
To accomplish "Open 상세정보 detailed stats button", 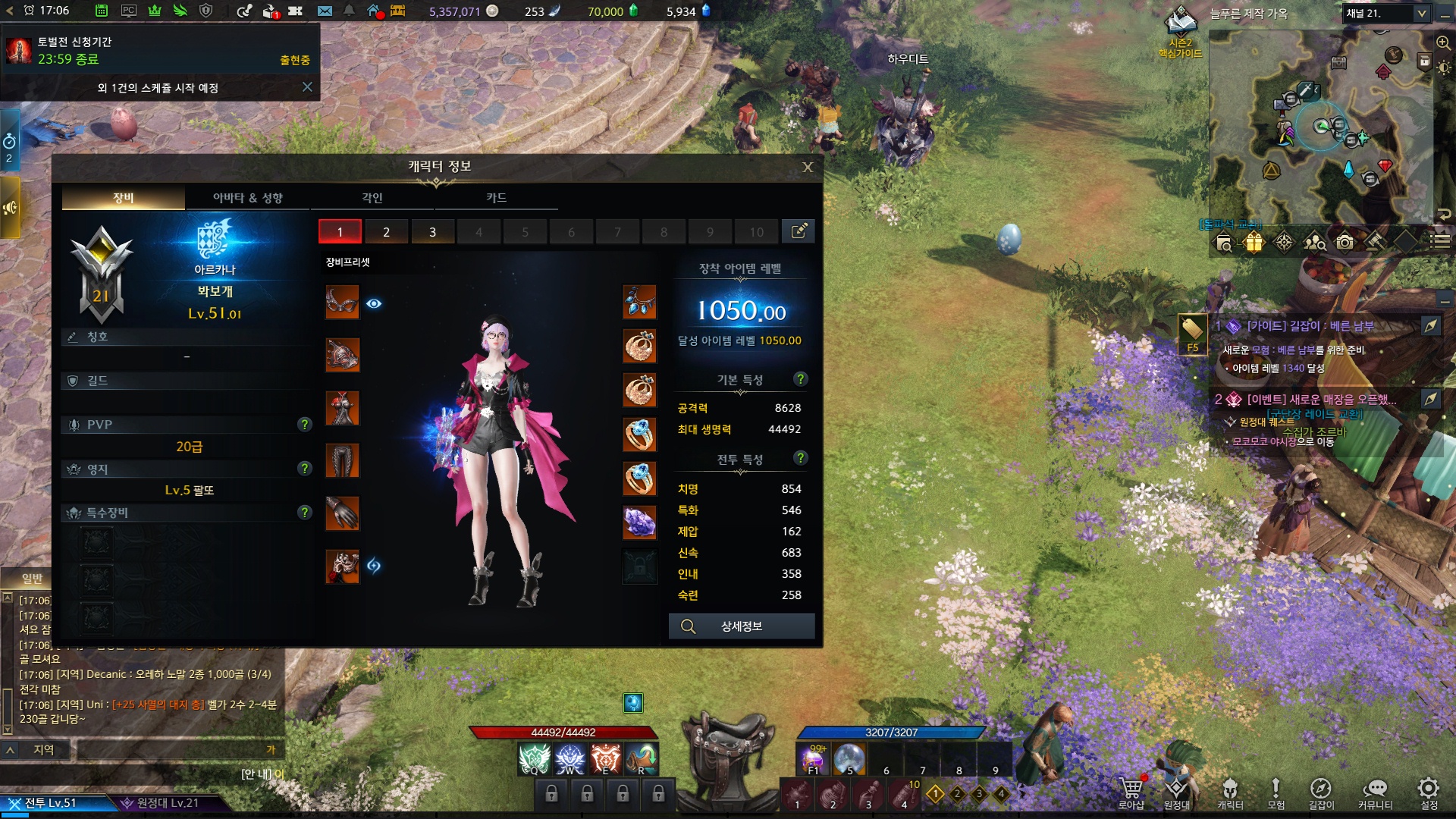I will click(x=741, y=626).
